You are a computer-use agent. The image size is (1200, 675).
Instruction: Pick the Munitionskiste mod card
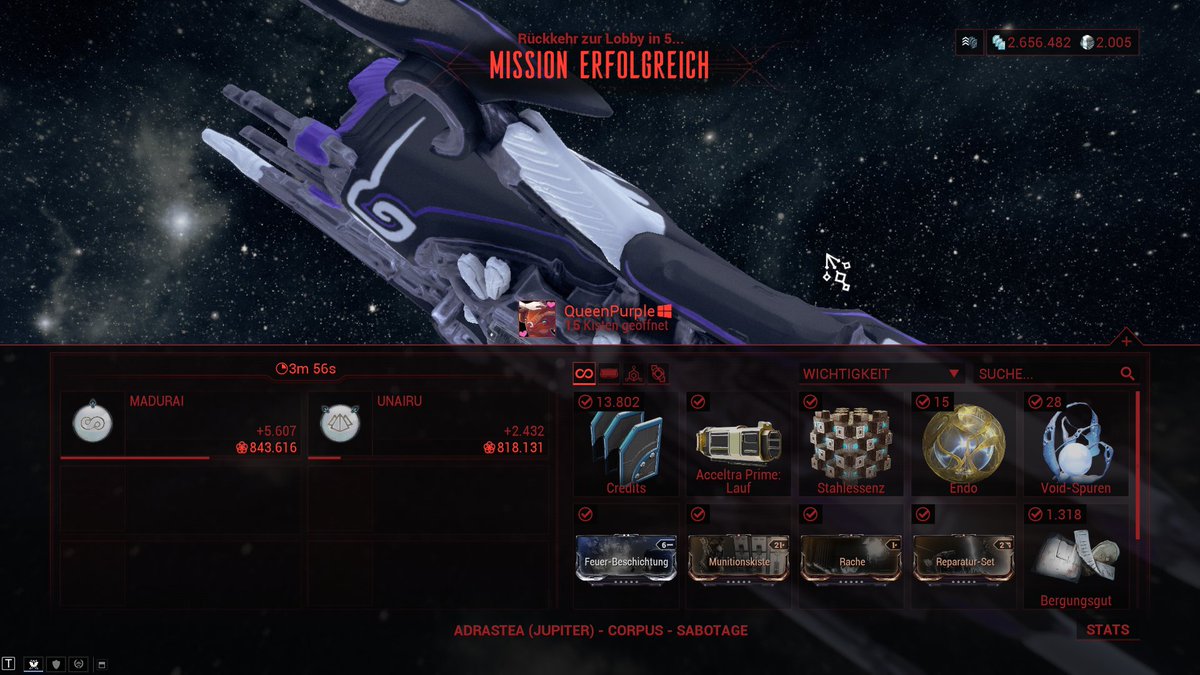738,558
